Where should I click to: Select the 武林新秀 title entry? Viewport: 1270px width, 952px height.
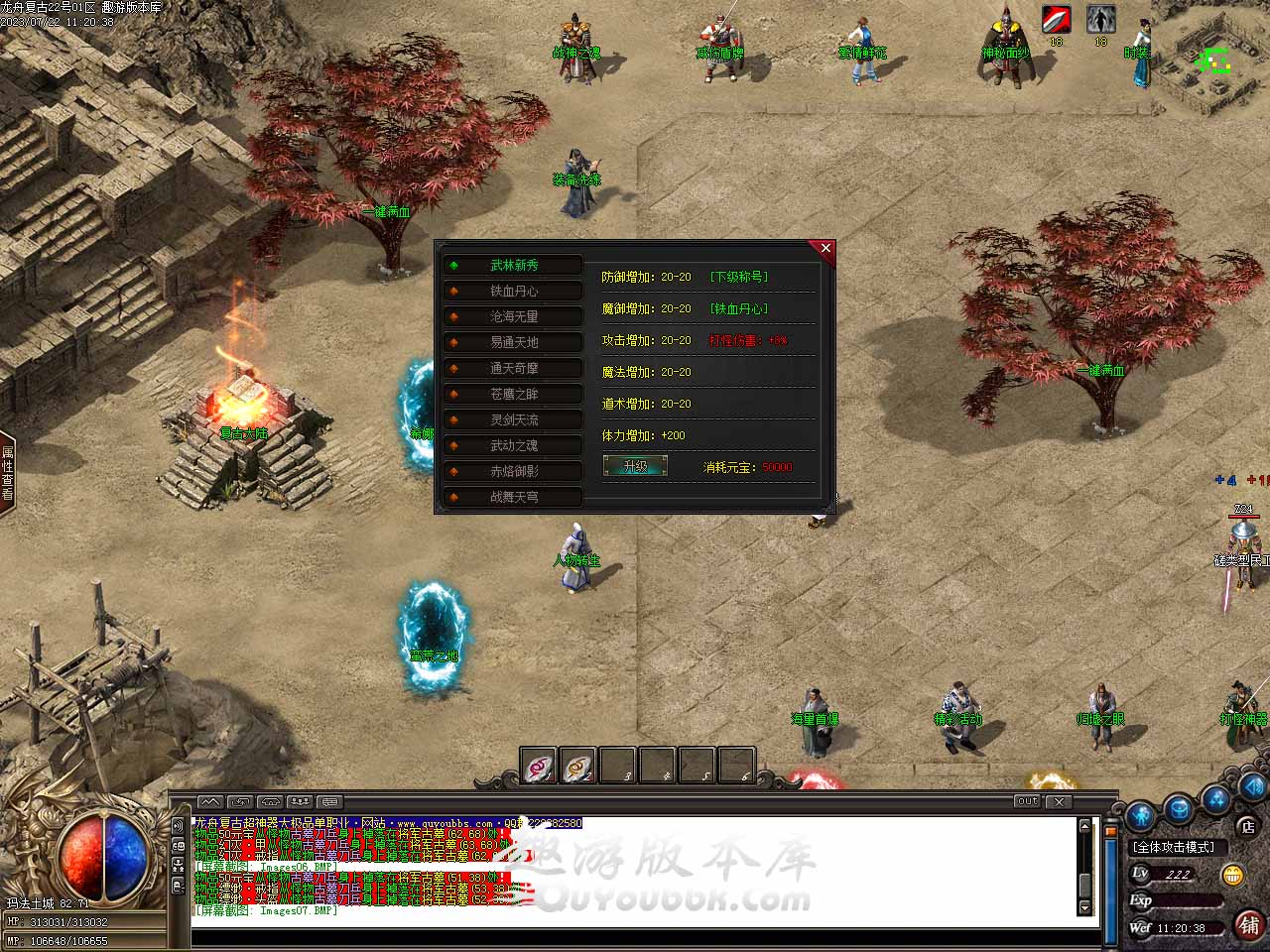(513, 265)
